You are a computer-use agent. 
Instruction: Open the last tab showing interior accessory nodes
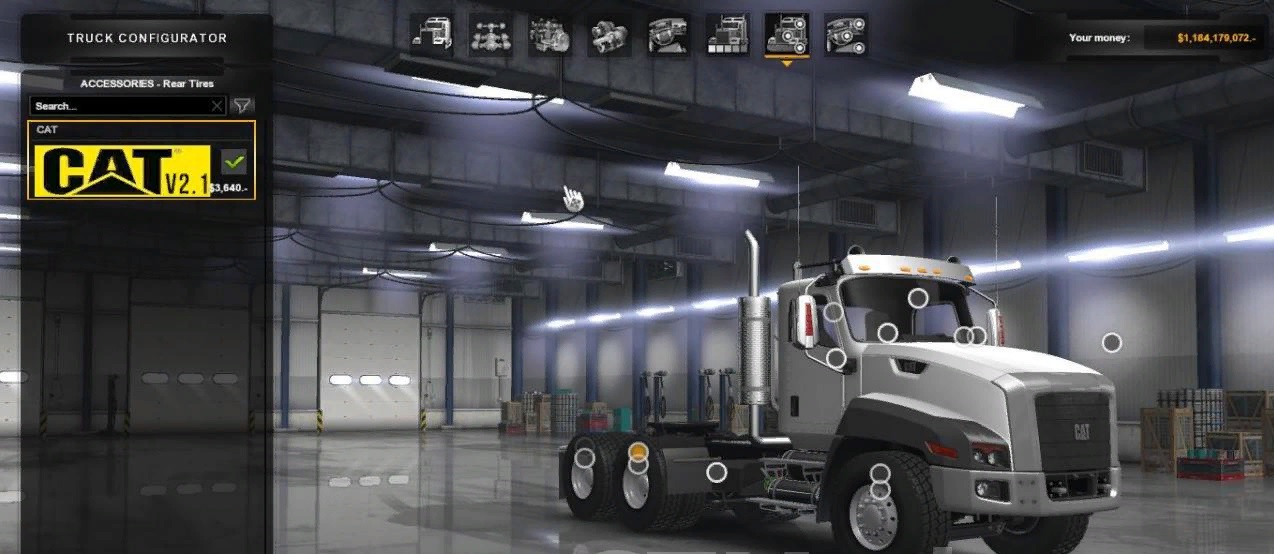click(x=846, y=35)
